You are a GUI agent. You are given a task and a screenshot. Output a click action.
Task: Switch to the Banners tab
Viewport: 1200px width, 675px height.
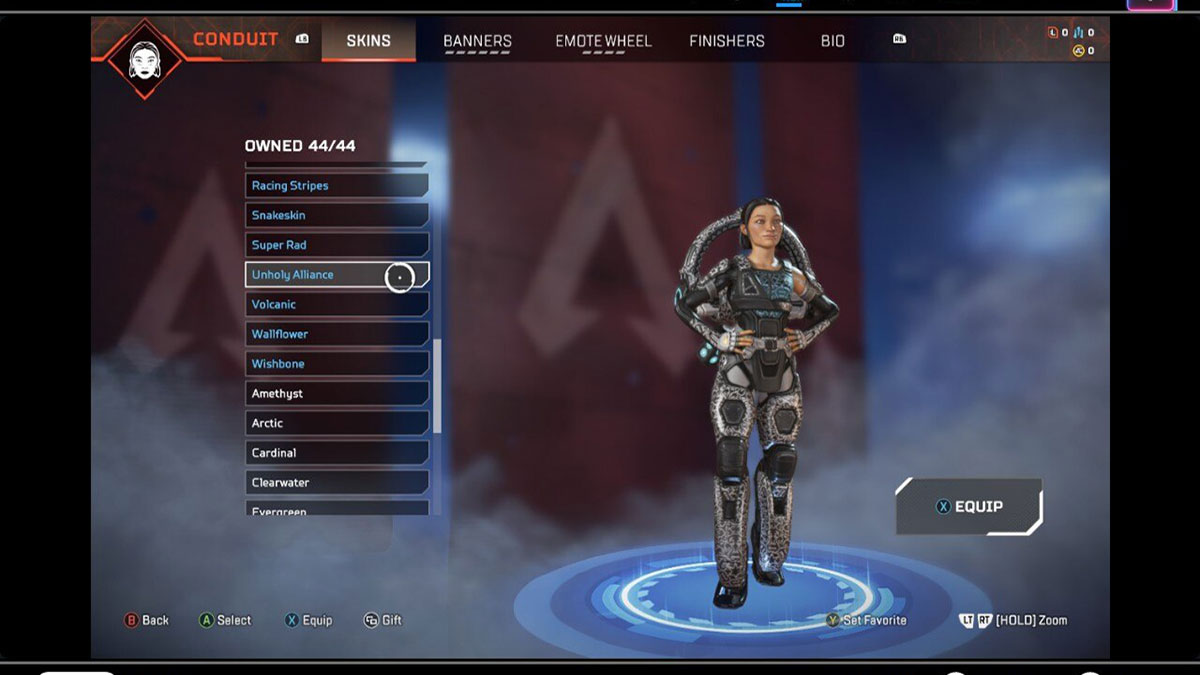click(x=477, y=41)
